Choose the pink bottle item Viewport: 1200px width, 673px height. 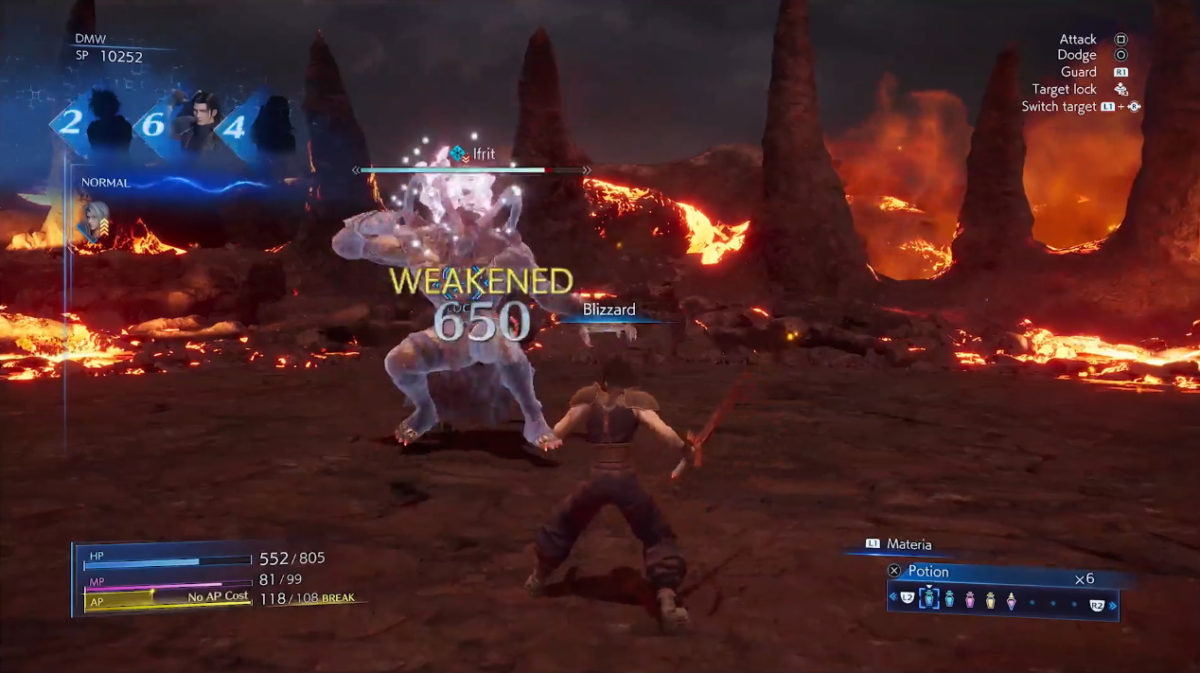pos(969,599)
